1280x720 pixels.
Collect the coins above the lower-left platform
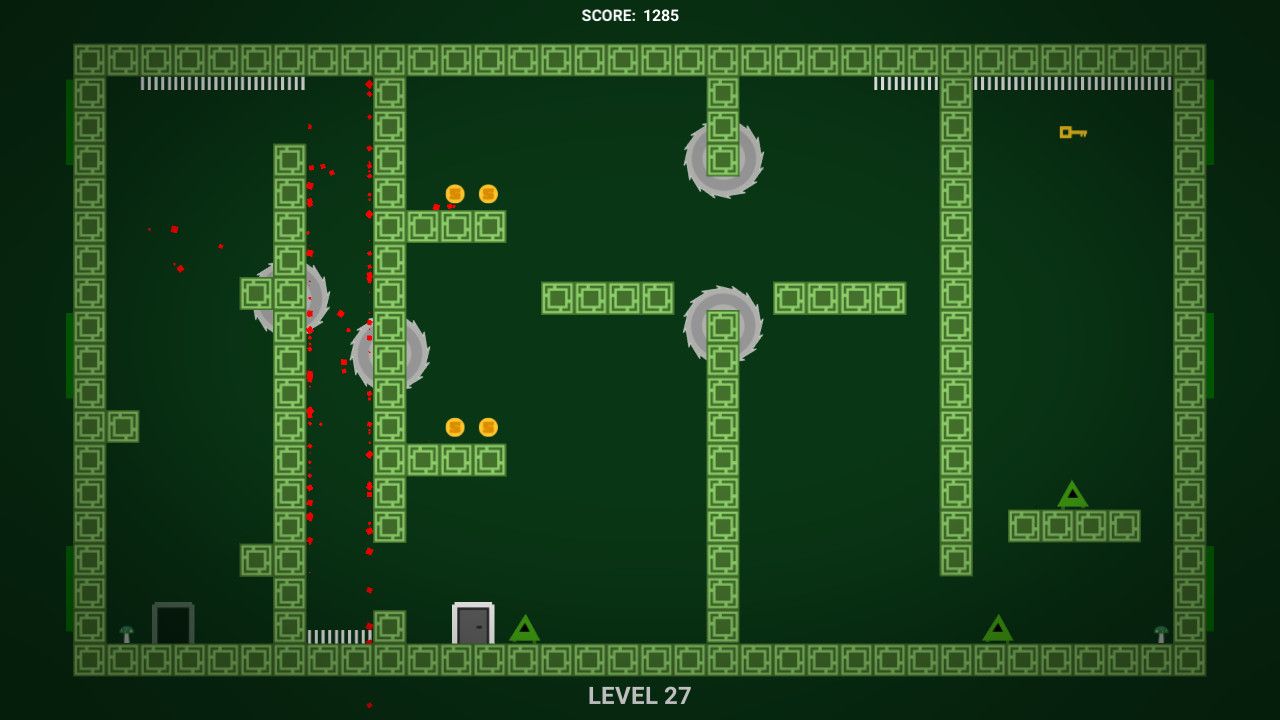pos(470,426)
